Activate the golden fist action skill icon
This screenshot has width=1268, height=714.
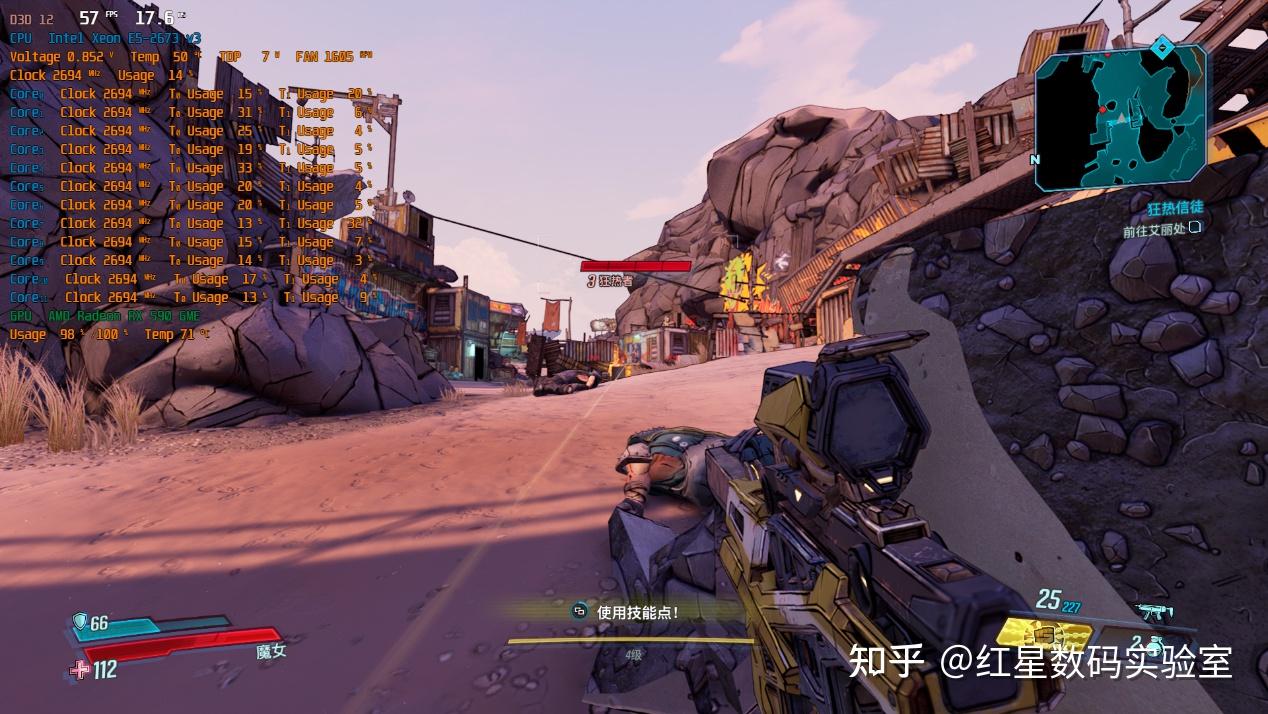[1043, 634]
